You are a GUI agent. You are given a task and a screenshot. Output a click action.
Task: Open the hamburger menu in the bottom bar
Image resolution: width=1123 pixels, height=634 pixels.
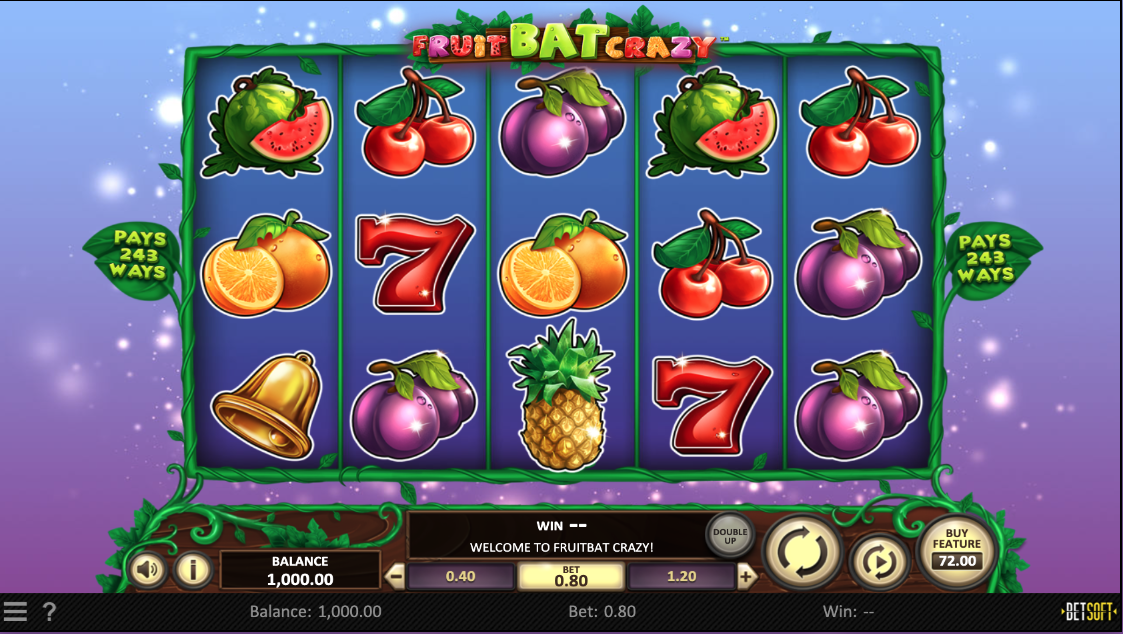point(15,611)
